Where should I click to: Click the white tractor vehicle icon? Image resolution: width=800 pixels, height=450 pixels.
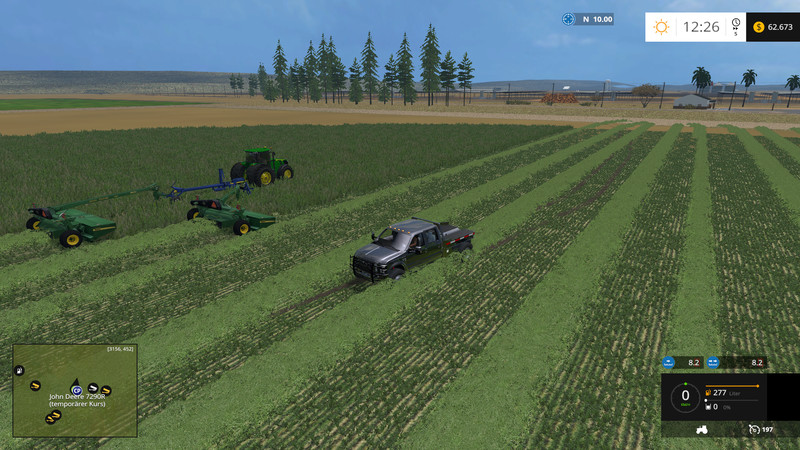tap(703, 429)
